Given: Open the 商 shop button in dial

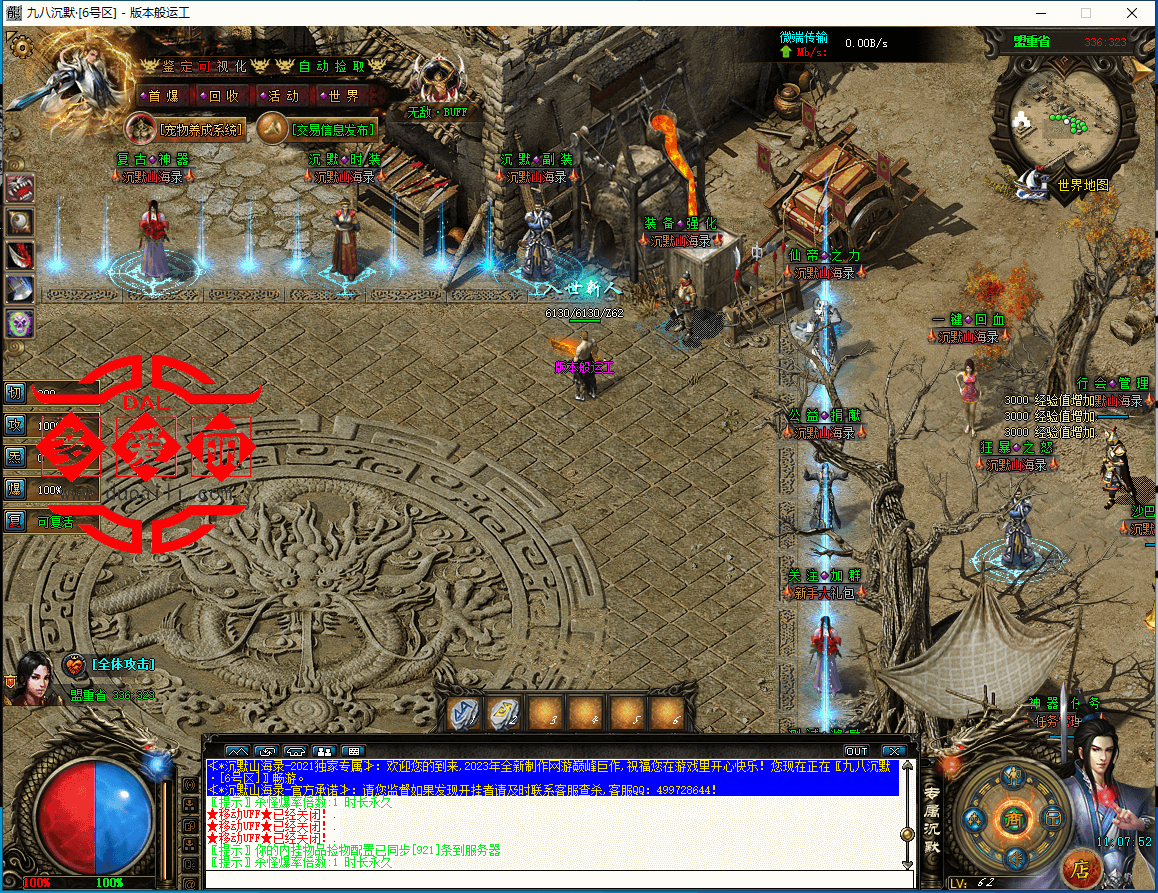Looking at the screenshot, I should [x=1015, y=818].
